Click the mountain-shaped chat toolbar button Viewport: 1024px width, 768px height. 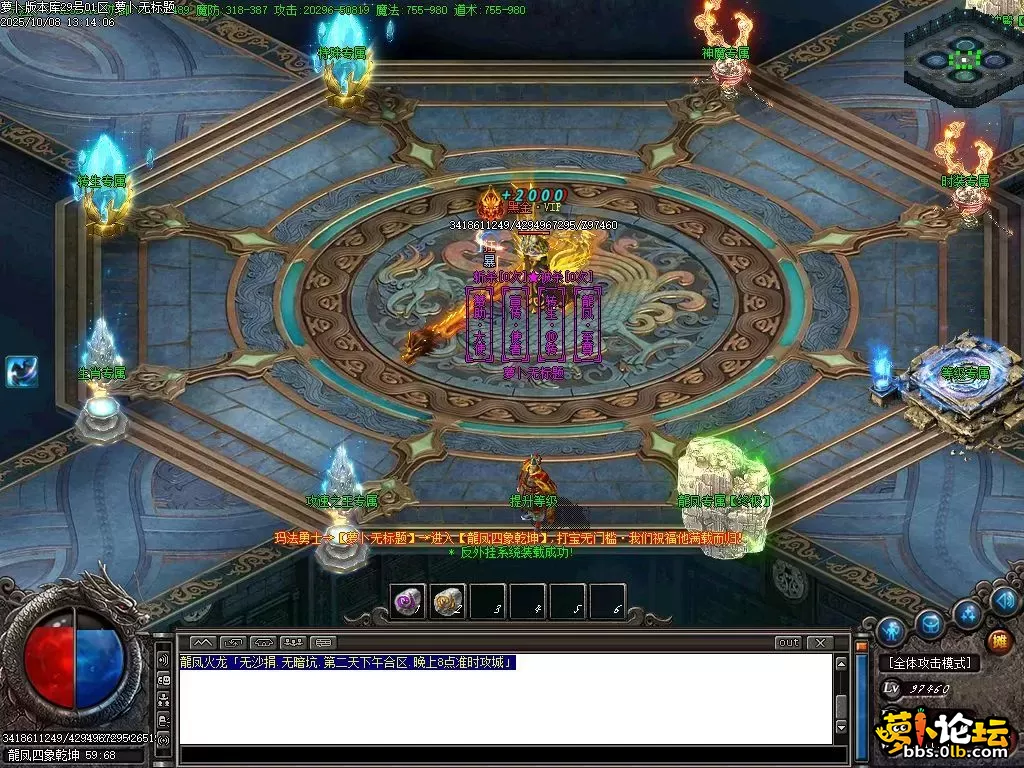tap(203, 642)
